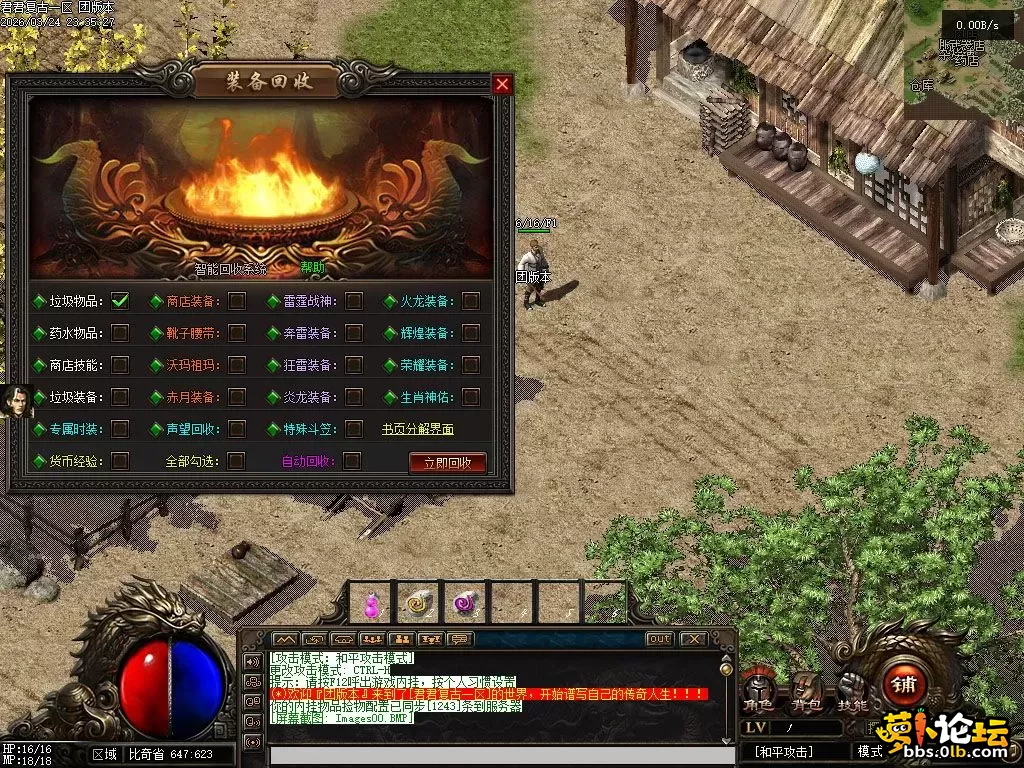Open the 角色 character panel
This screenshot has height=768, width=1024.
click(757, 690)
